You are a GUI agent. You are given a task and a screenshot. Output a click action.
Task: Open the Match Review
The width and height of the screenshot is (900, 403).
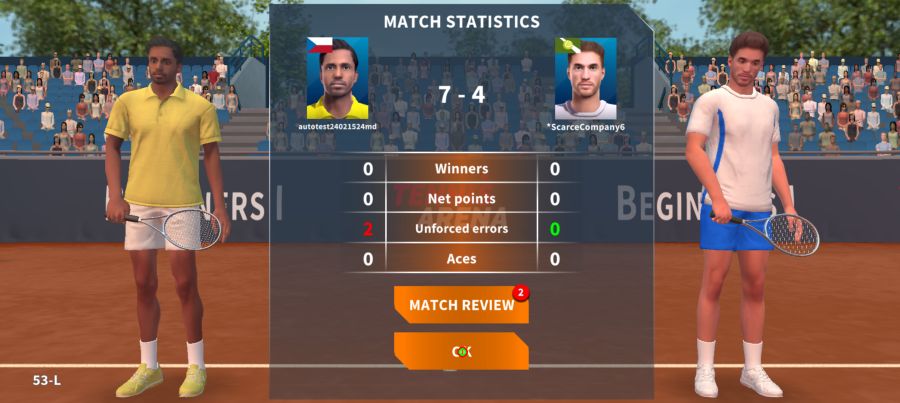(x=461, y=305)
